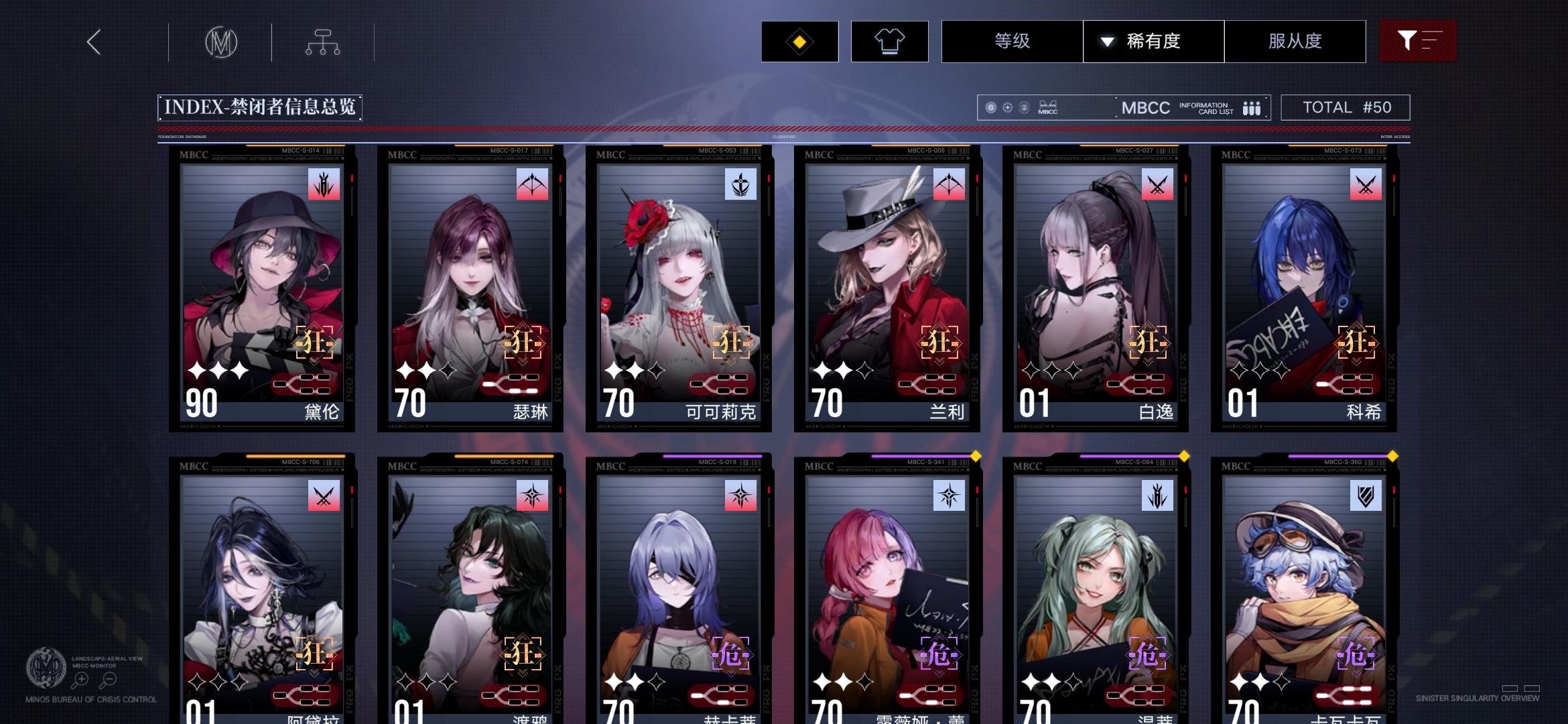1568x724 pixels.
Task: Select the org-chart icon beside the logo
Action: pos(324,41)
